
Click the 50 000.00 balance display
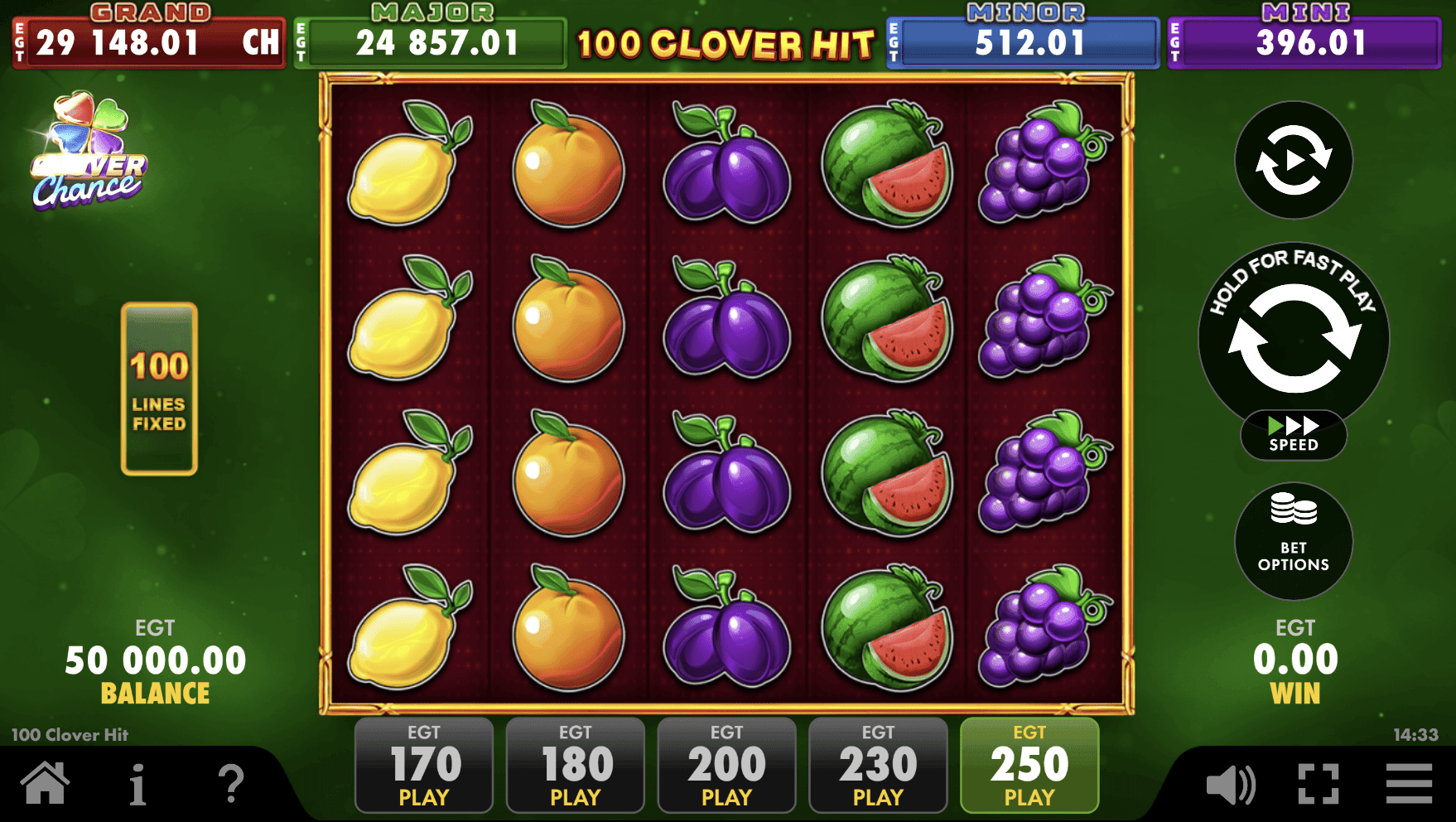pyautogui.click(x=156, y=660)
